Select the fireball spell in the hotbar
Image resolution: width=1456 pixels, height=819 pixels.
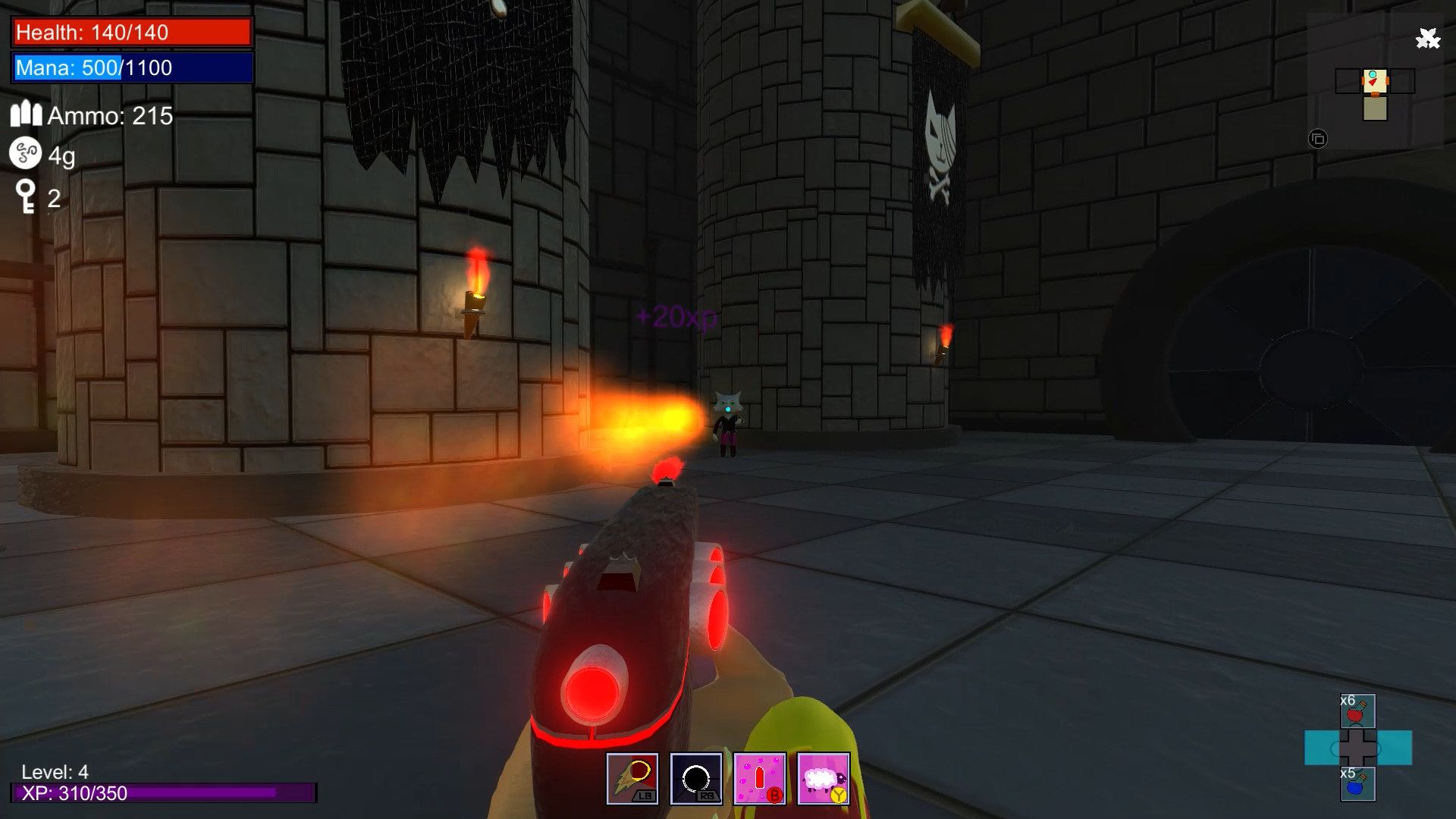634,778
